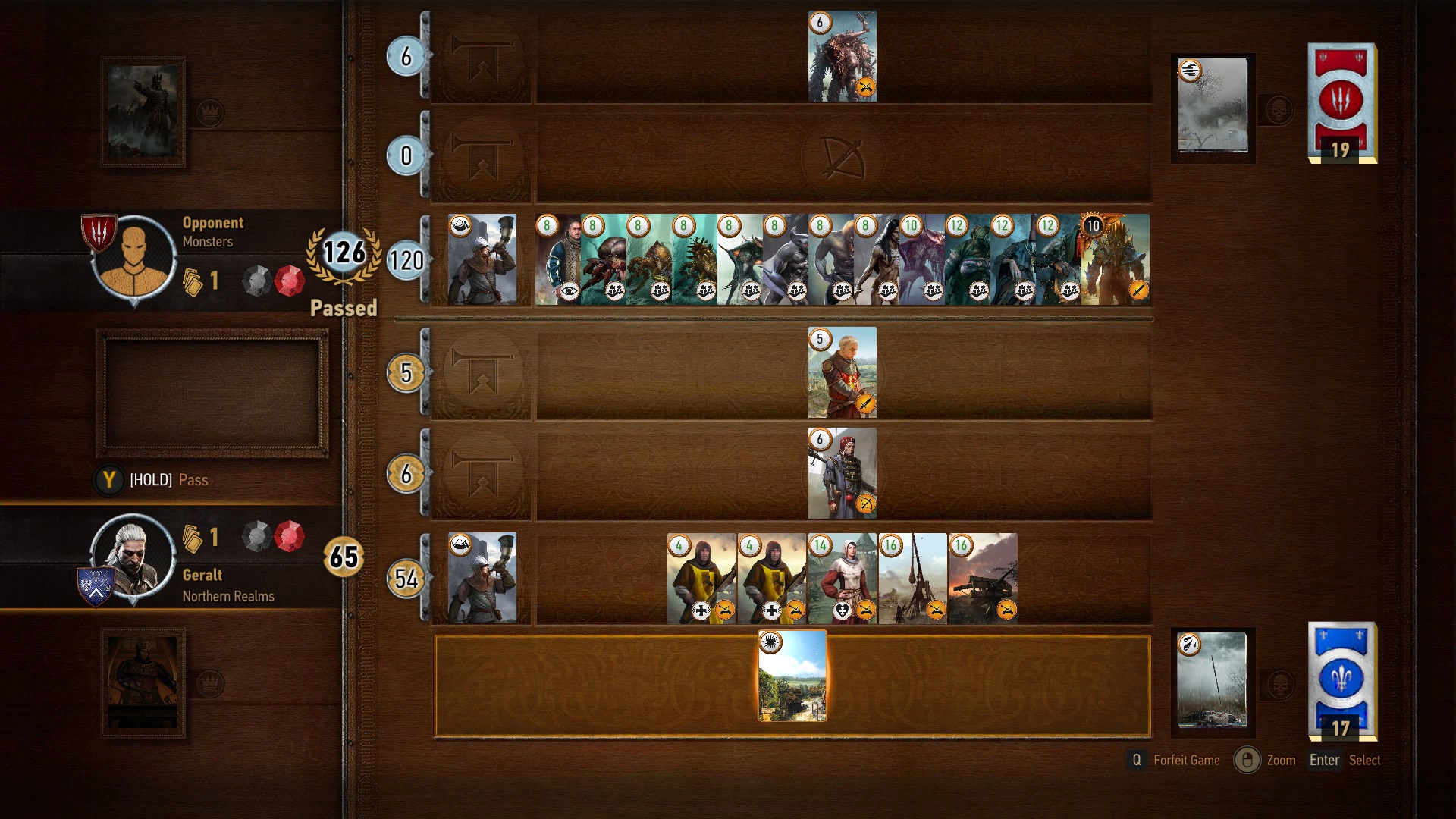Pick the opponent's Commander's Horn in the melee row

tap(482, 260)
